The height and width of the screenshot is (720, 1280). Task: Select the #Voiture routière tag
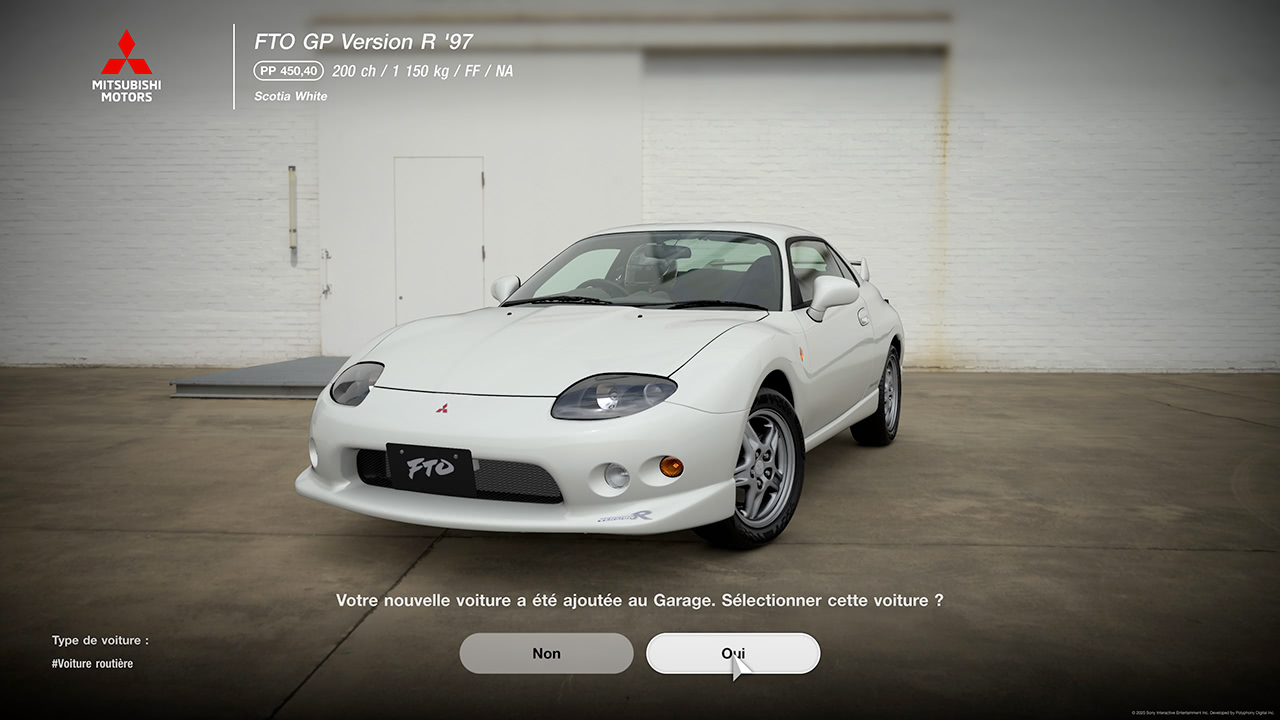[91, 662]
